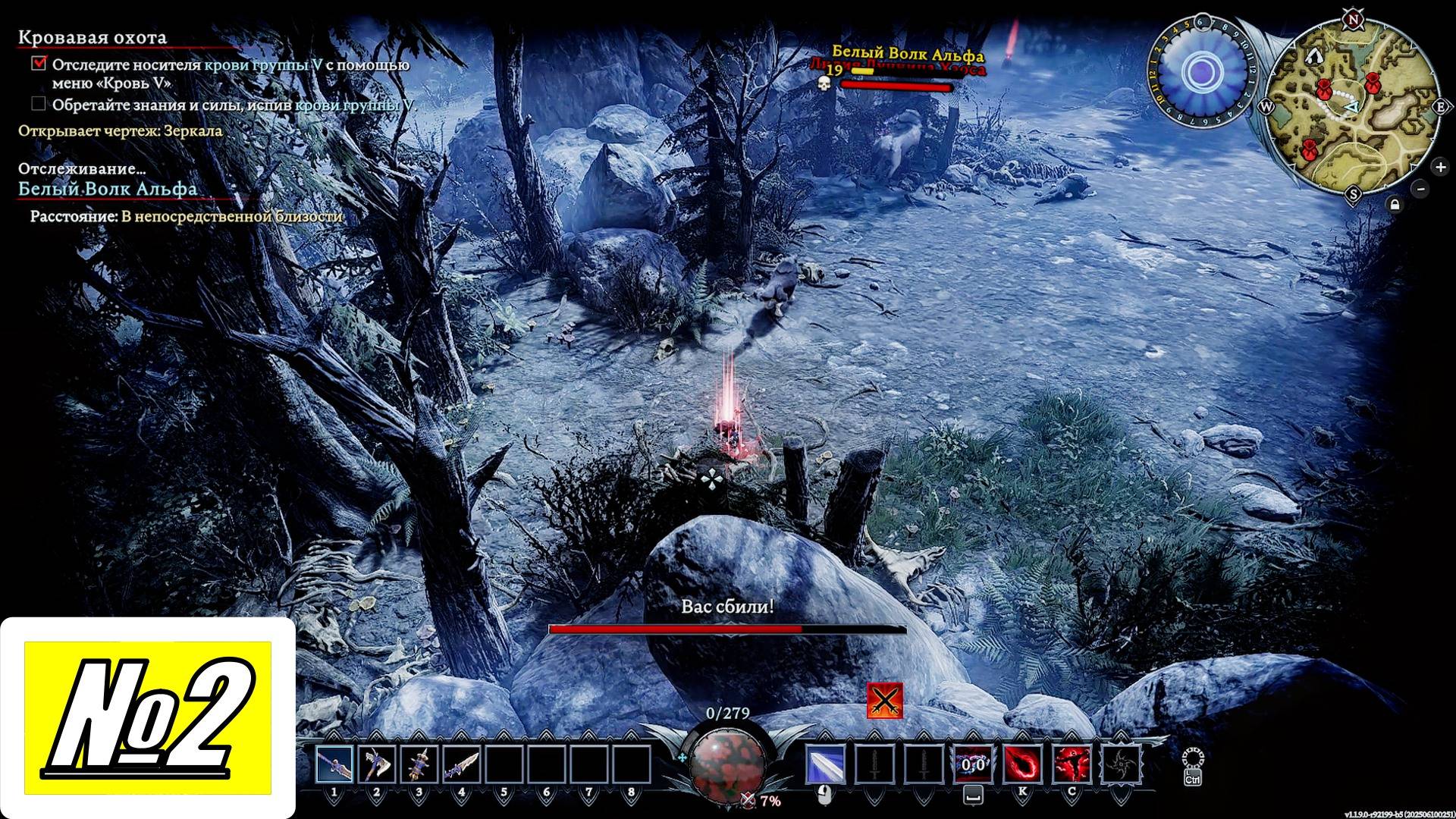Select the cave marker on the minimap

pos(1313,56)
